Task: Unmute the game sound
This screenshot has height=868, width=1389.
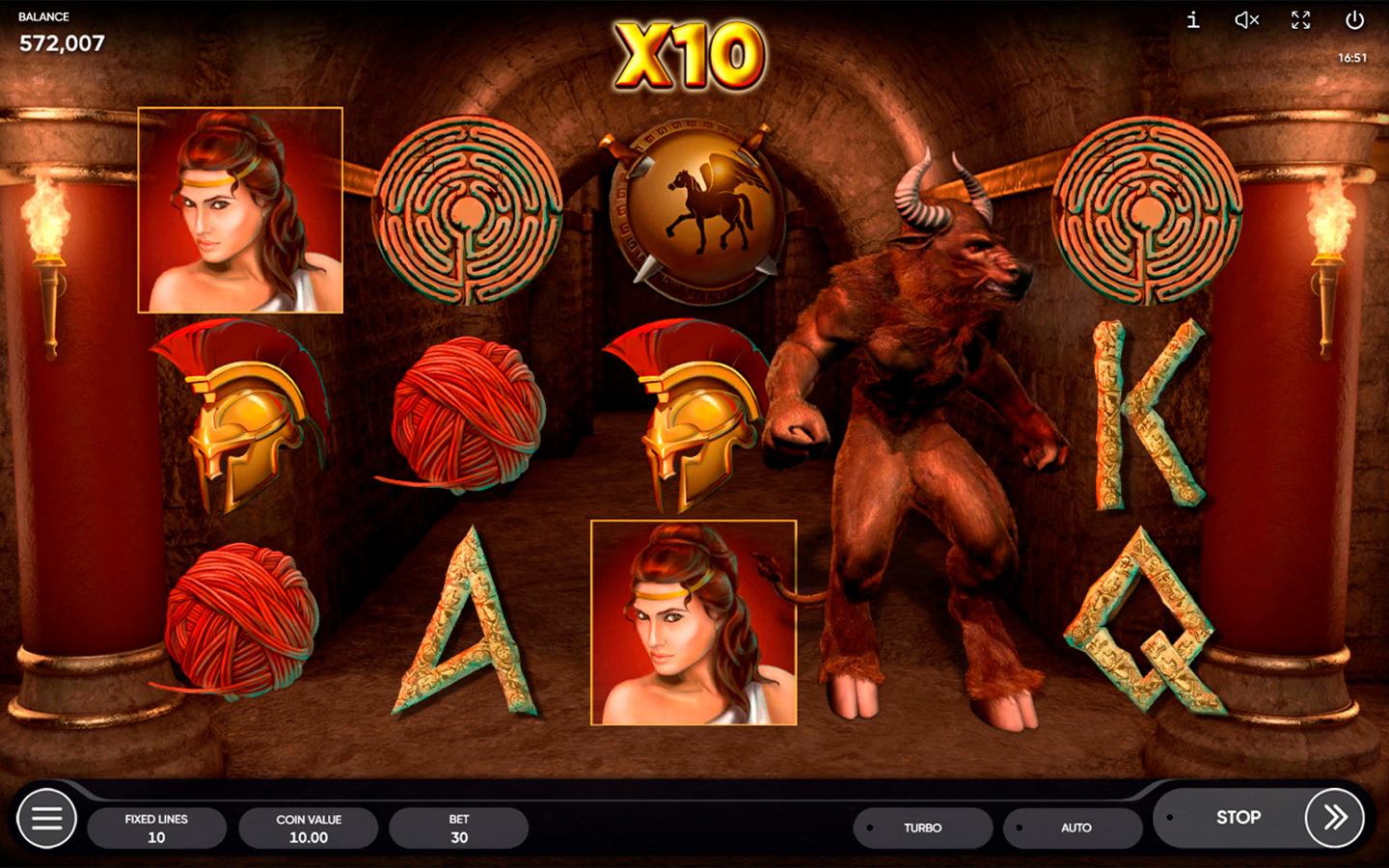Action: (x=1244, y=20)
